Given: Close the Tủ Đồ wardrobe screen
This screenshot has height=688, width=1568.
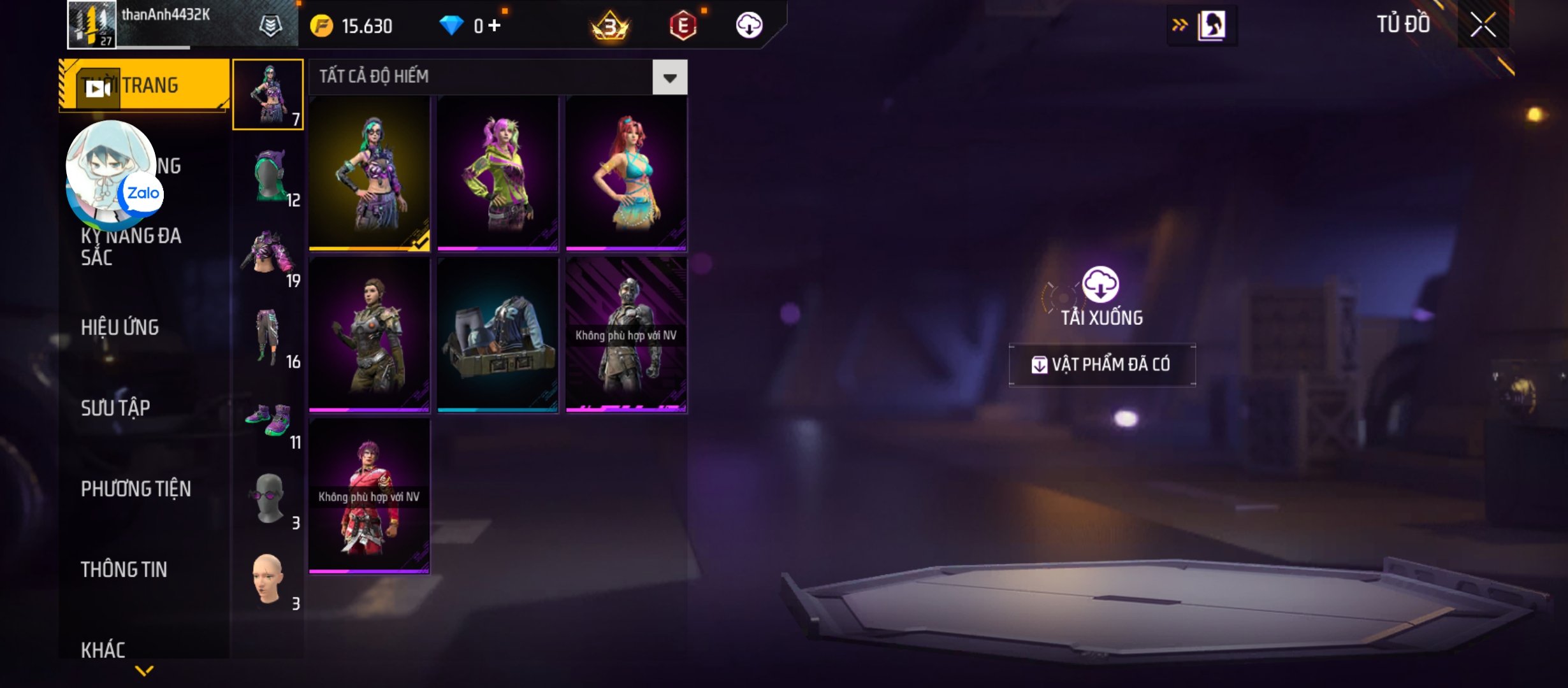Looking at the screenshot, I should [x=1483, y=25].
